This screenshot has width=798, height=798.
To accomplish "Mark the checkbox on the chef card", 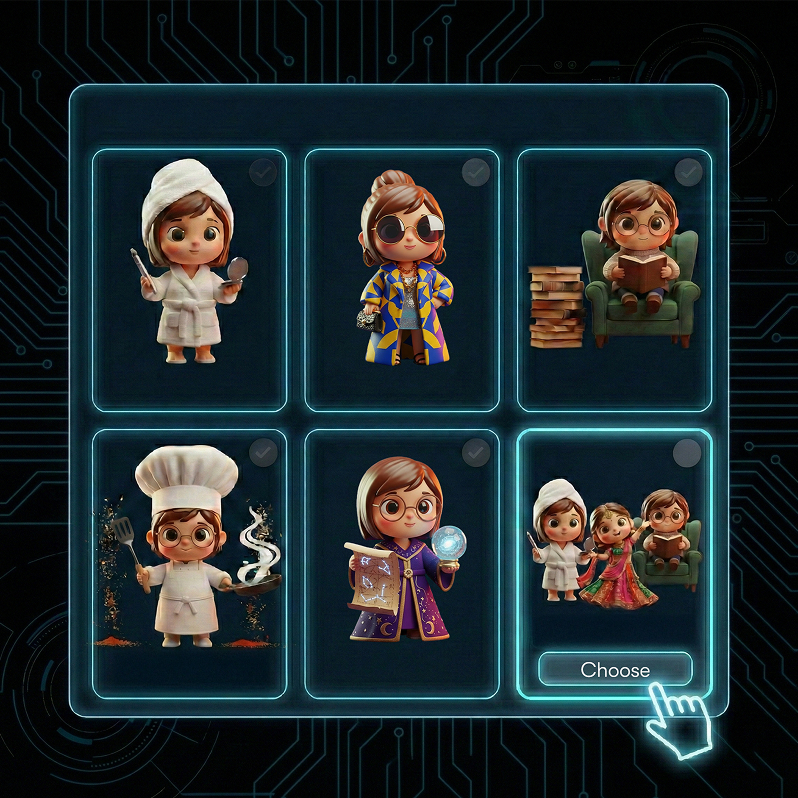I will (x=263, y=453).
